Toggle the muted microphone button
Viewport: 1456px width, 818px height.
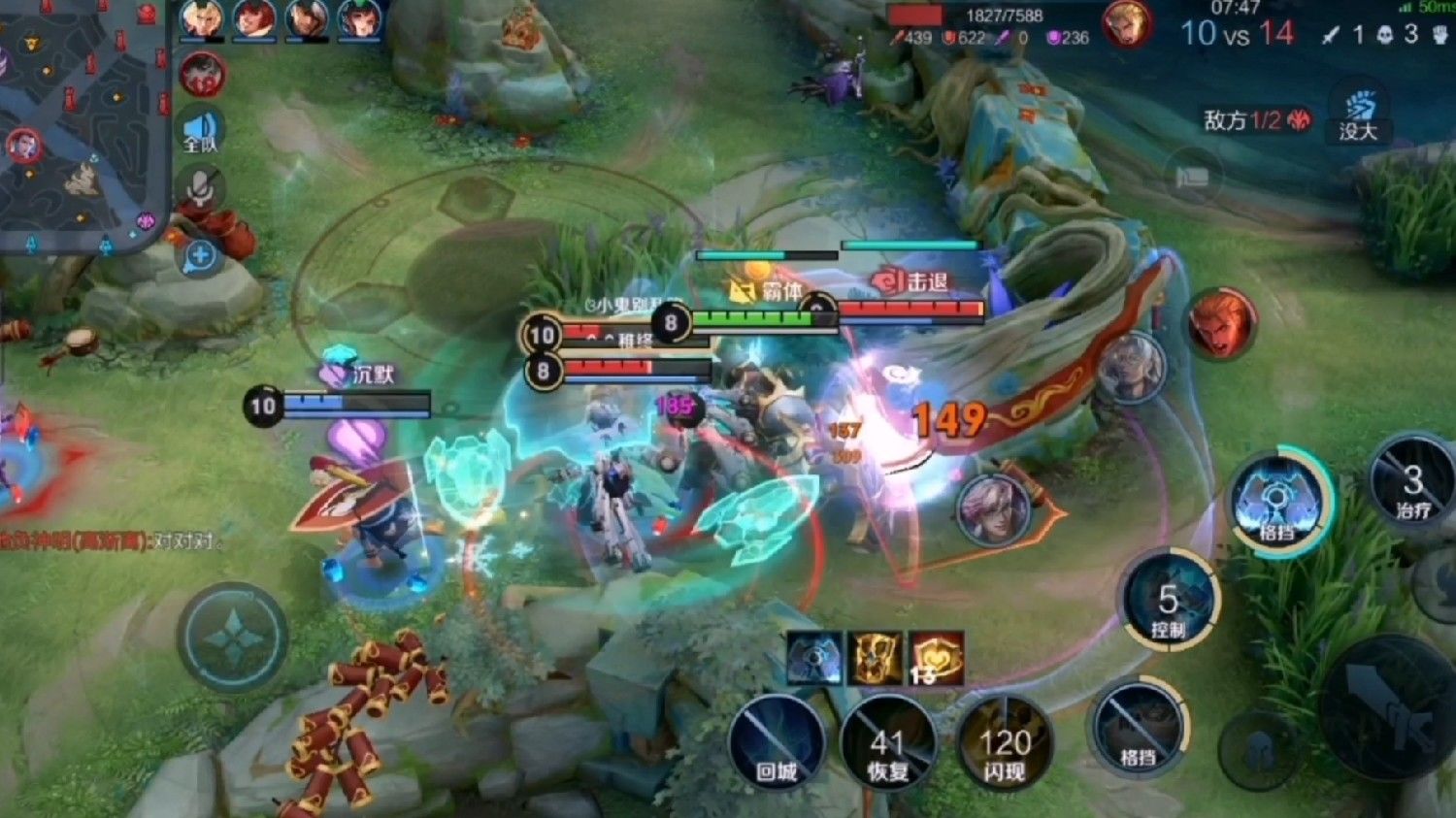click(x=200, y=189)
